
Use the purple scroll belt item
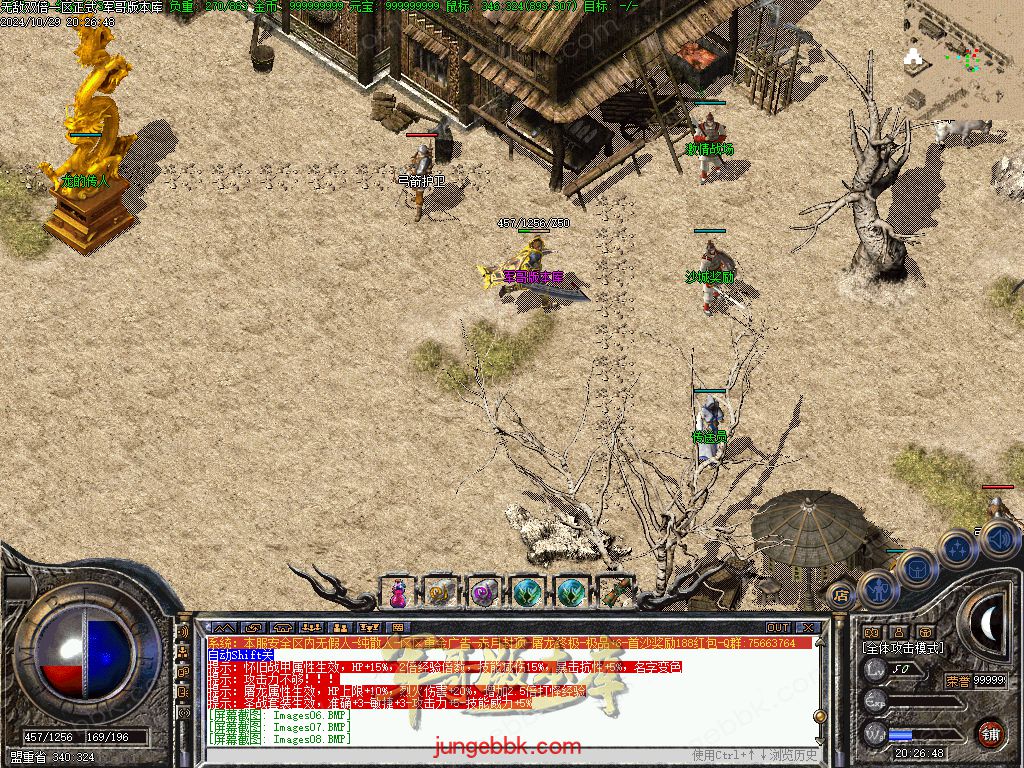tap(484, 593)
